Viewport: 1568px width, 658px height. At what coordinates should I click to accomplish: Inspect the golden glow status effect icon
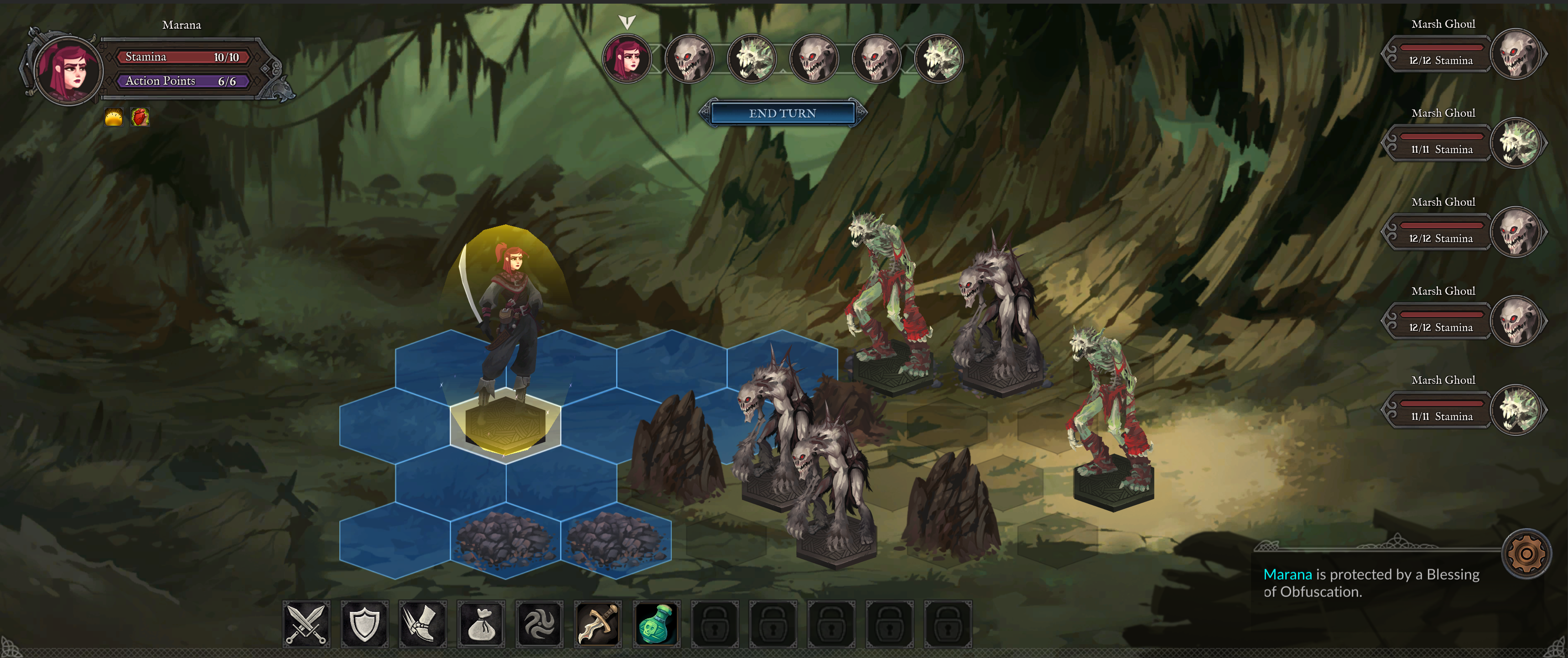[114, 117]
